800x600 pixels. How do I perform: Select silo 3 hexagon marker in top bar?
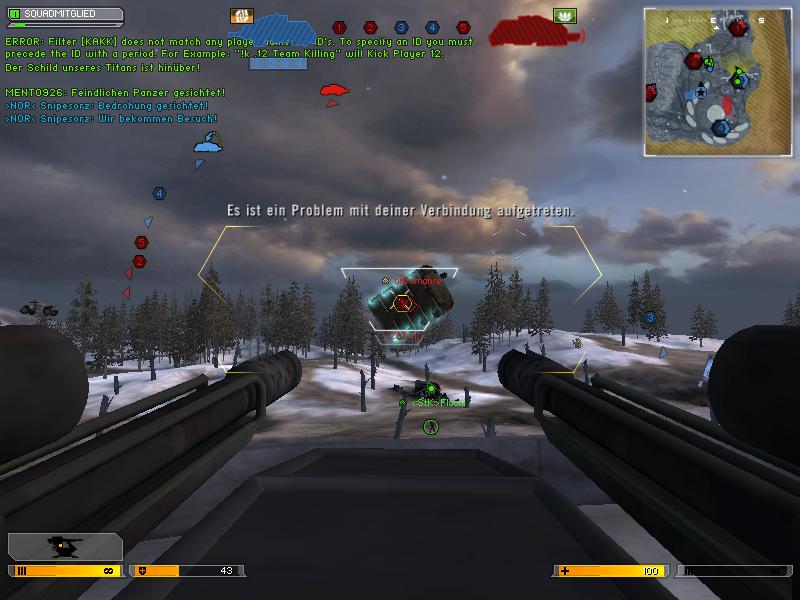coord(401,27)
